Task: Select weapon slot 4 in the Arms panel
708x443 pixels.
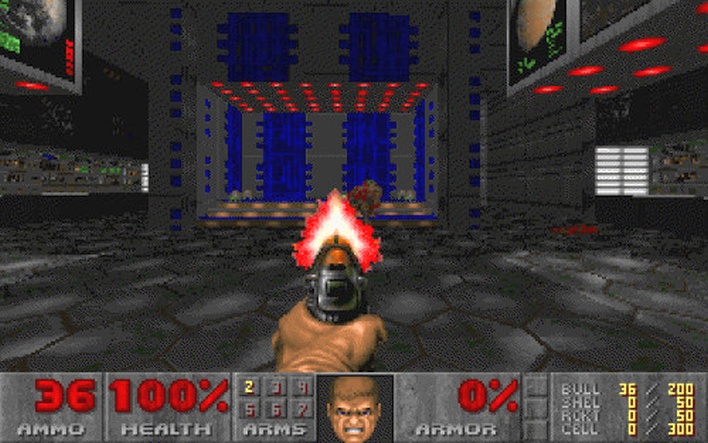Action: point(300,387)
